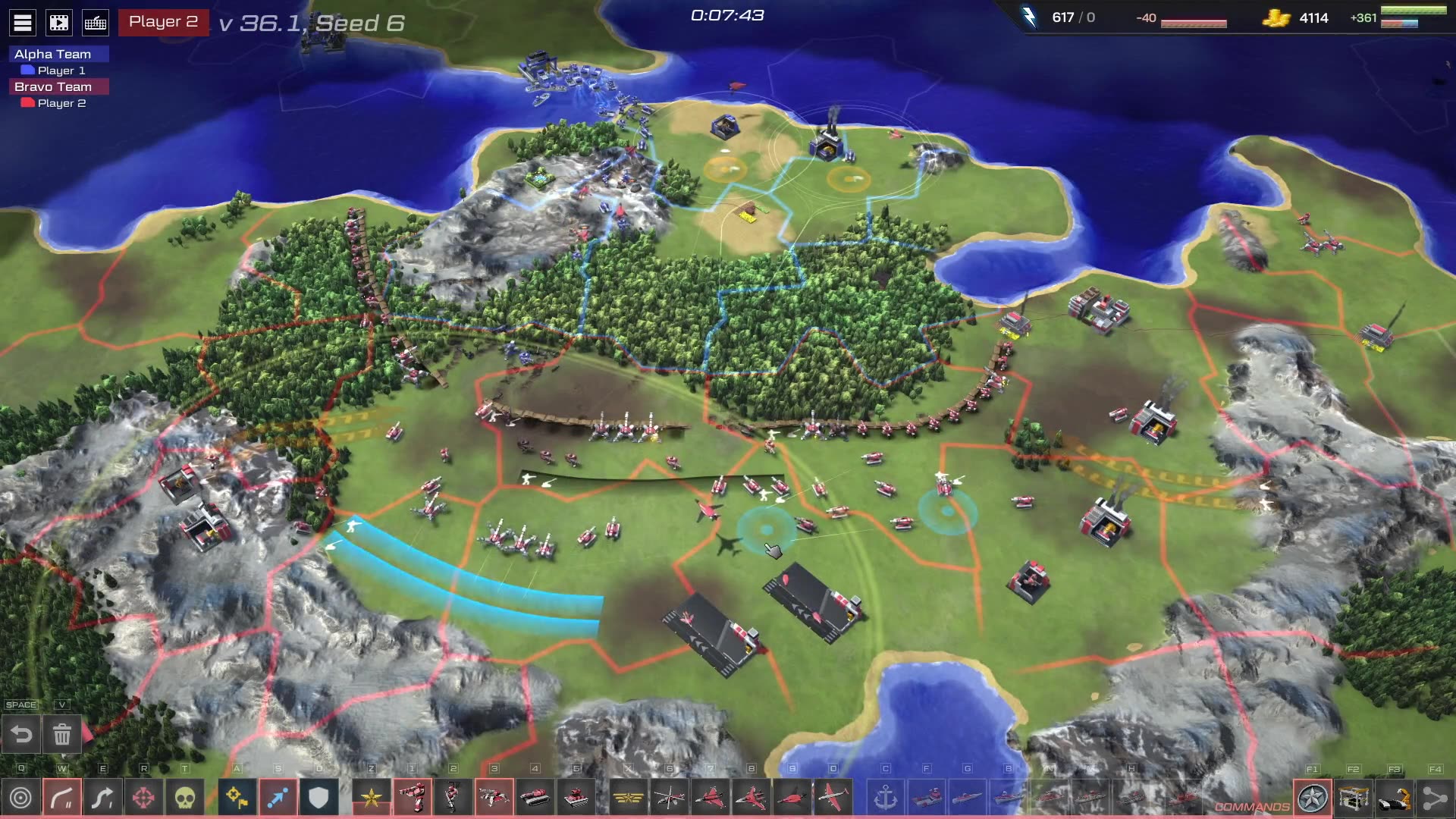This screenshot has width=1456, height=819.
Task: Activate the red crosshair attack command
Action: point(144,798)
